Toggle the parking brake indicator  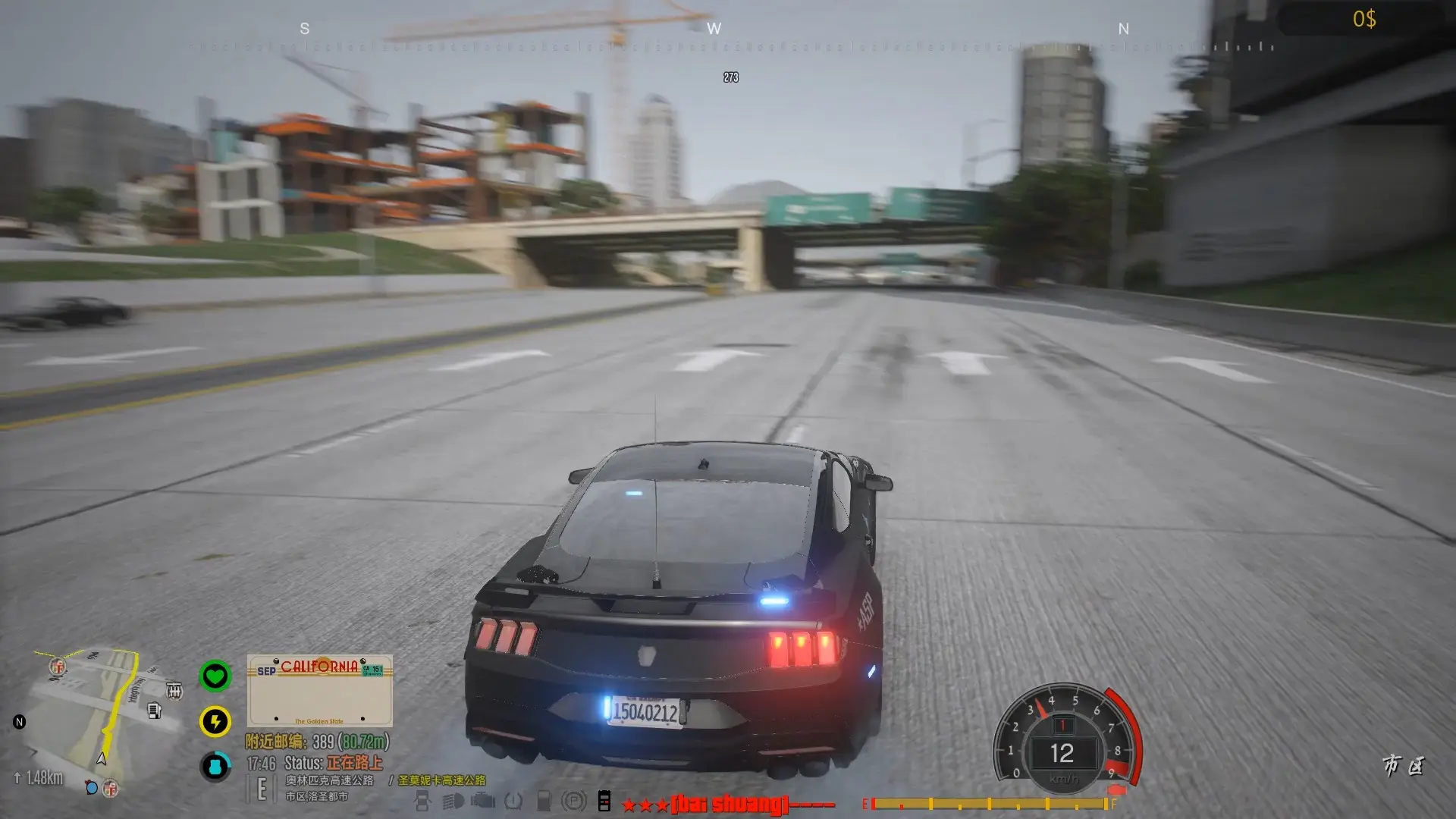click(574, 801)
